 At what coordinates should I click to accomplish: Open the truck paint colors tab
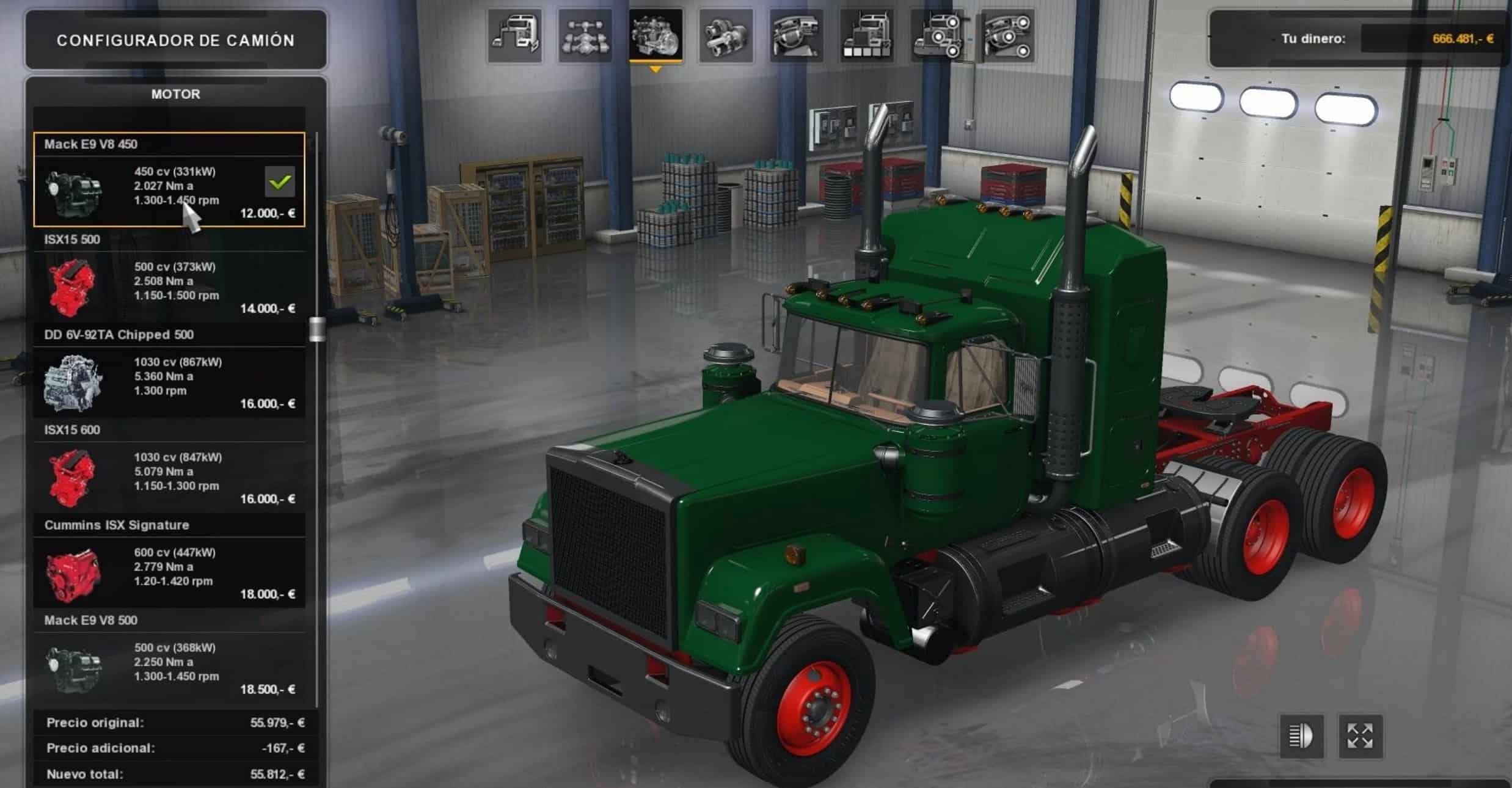click(866, 37)
